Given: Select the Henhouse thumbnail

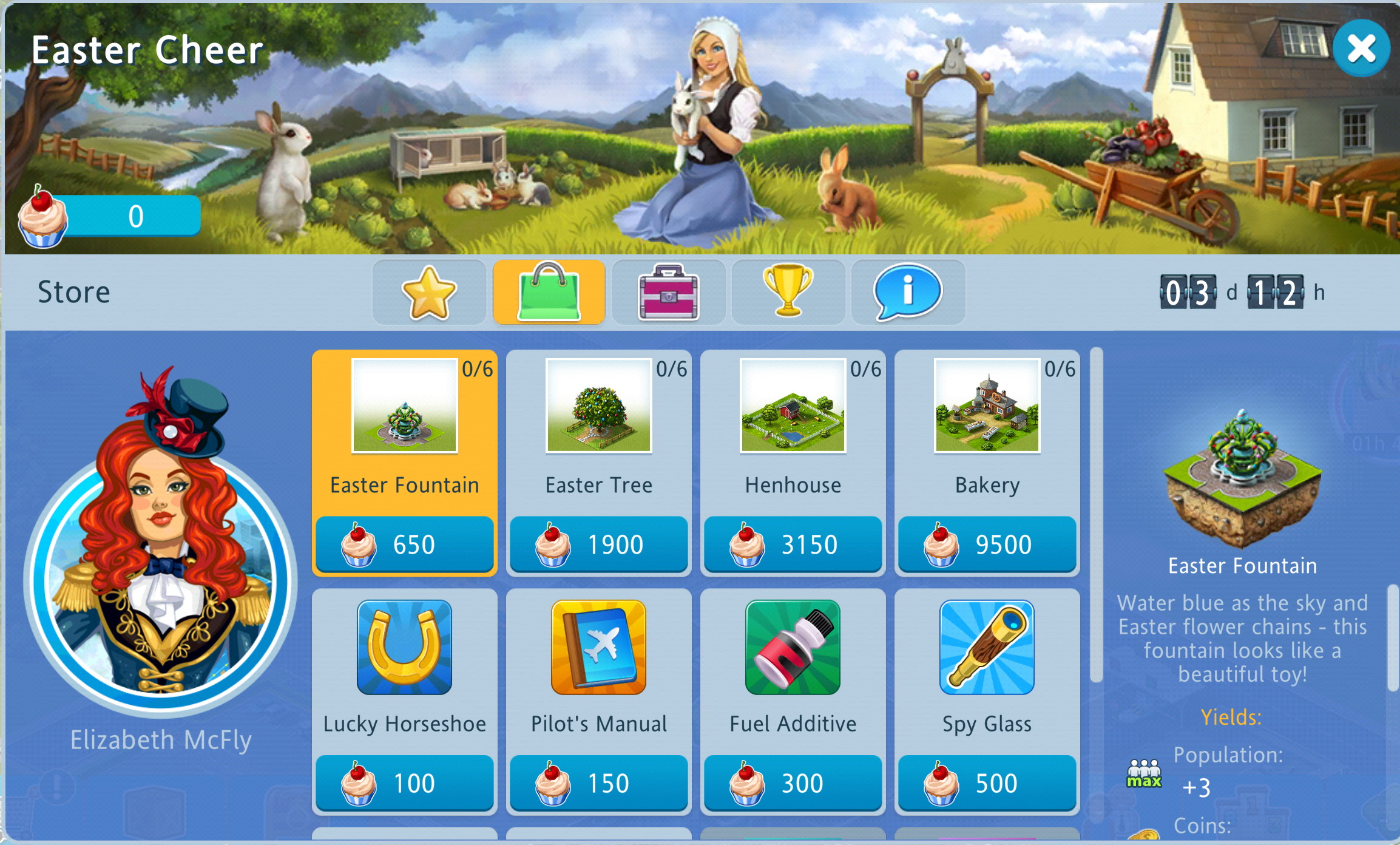Looking at the screenshot, I should click(x=793, y=406).
